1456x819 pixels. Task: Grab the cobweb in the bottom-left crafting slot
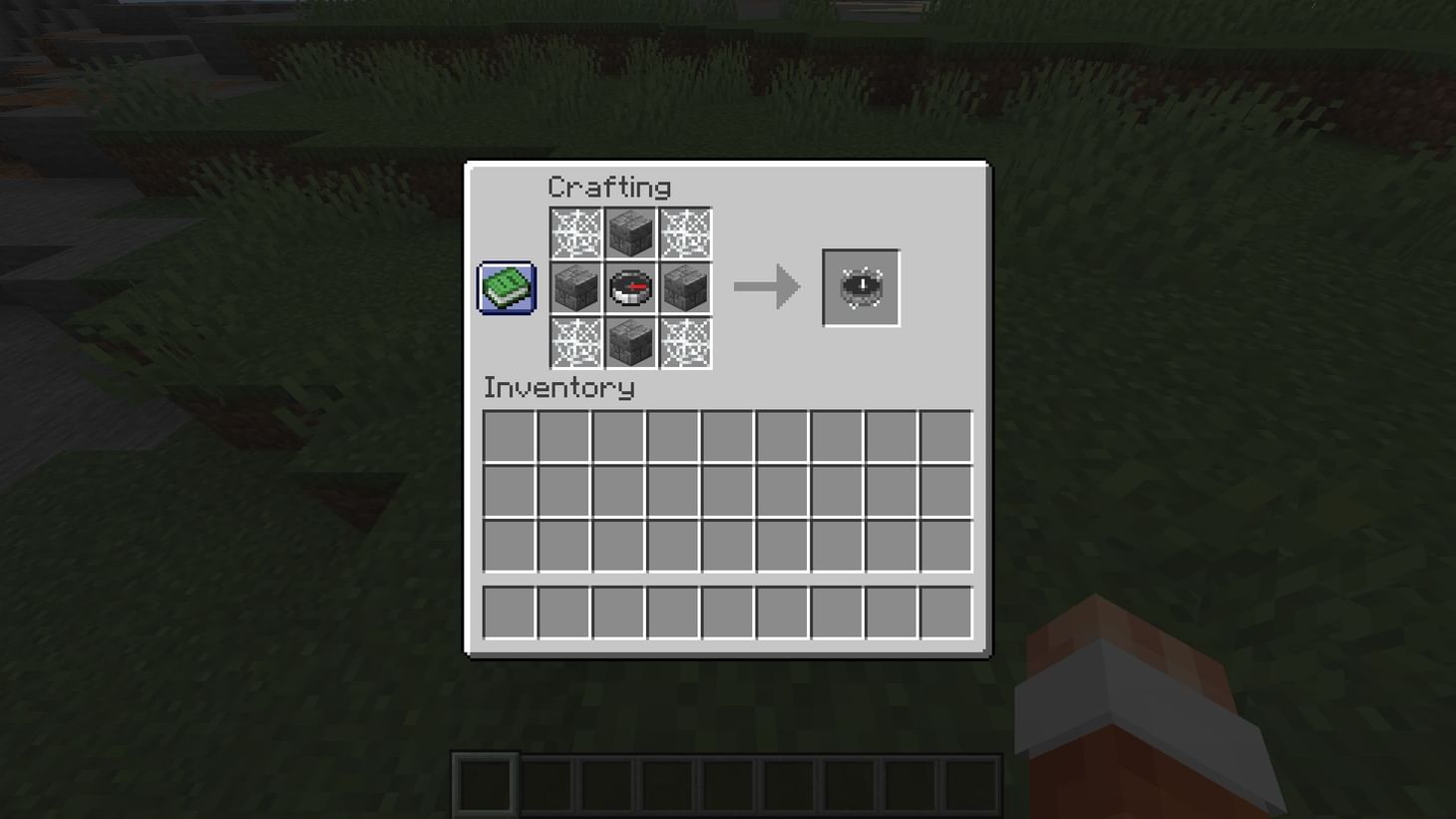[x=576, y=344]
